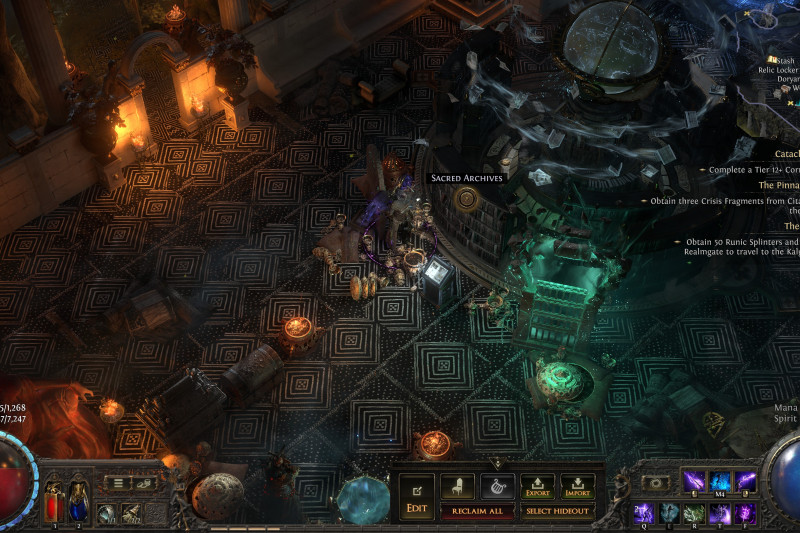Viewport: 800px width, 533px height.
Task: Activate the skill bound to Q
Action: [644, 513]
